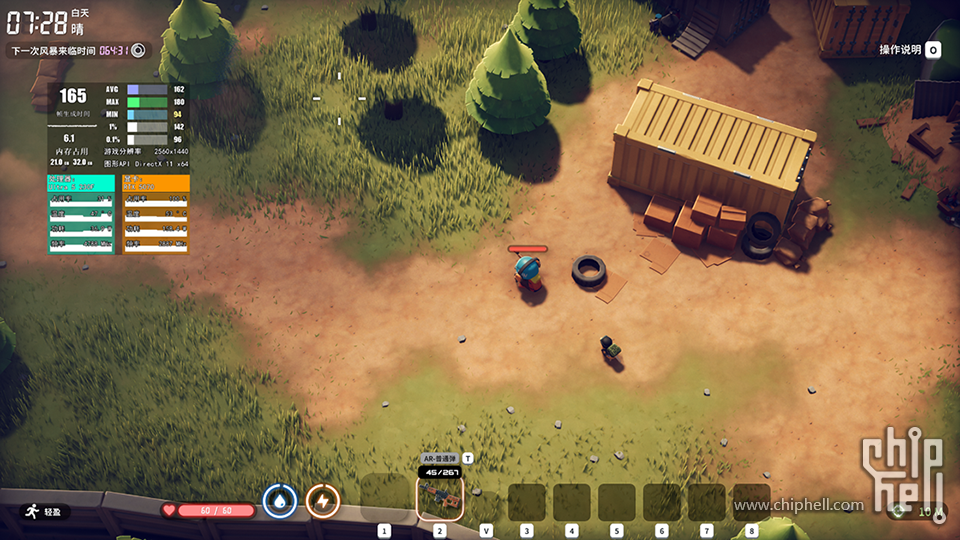Click the storm countdown swirl icon
Viewport: 960px width, 540px height.
tap(138, 50)
